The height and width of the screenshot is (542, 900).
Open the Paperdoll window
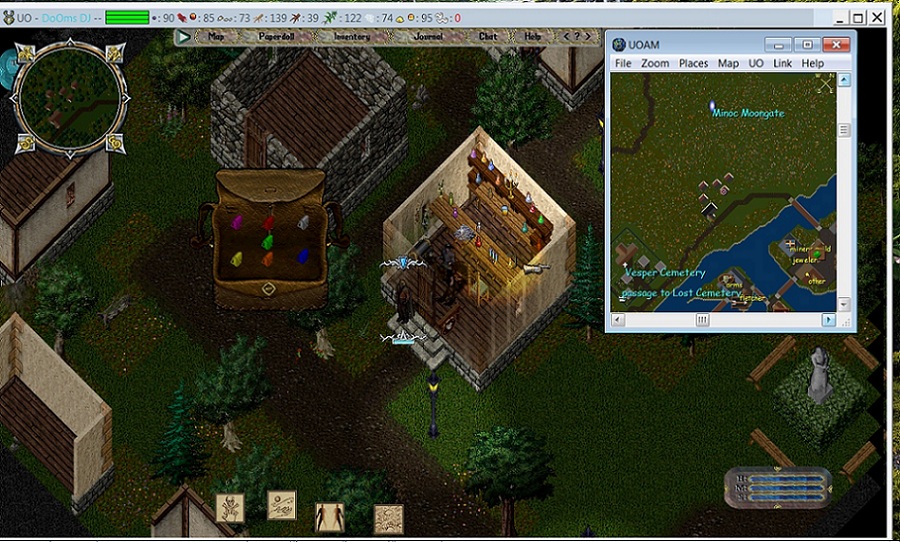point(277,37)
